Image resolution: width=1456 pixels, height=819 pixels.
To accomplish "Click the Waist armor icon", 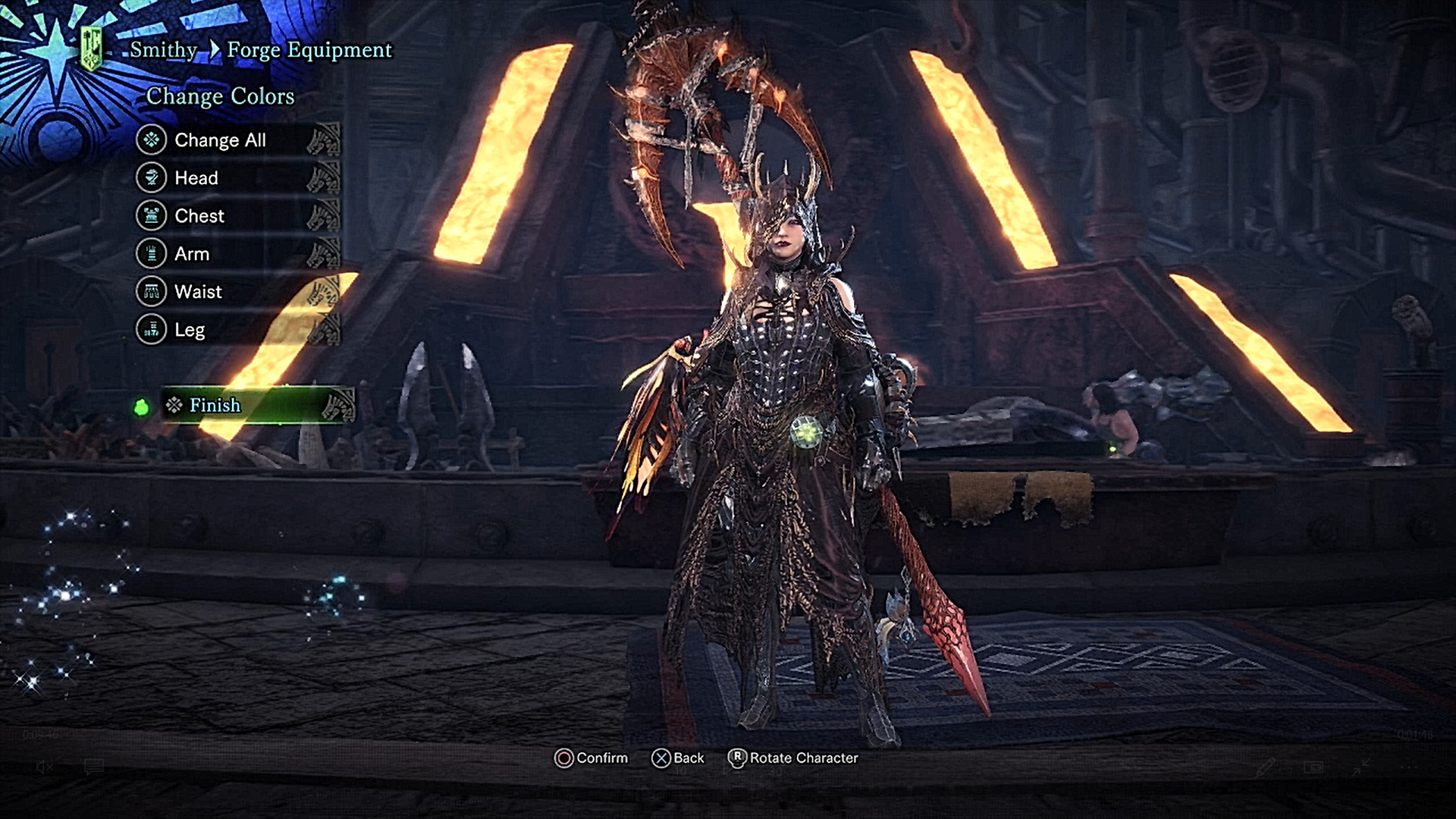I will pyautogui.click(x=151, y=291).
